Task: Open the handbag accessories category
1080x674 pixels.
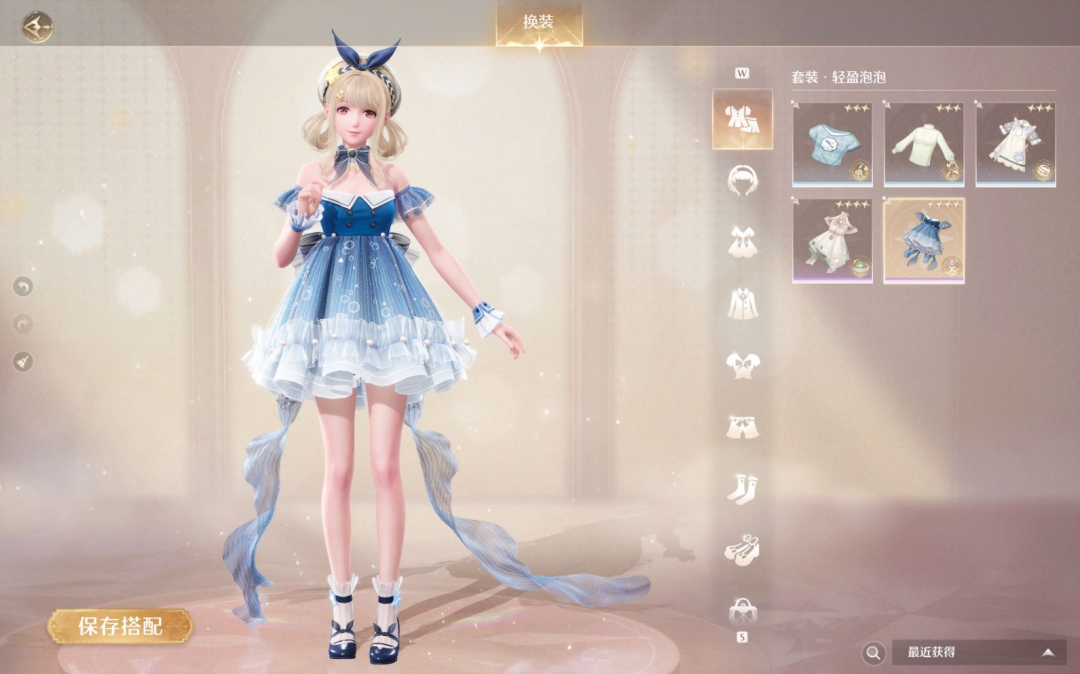Action: 742,609
